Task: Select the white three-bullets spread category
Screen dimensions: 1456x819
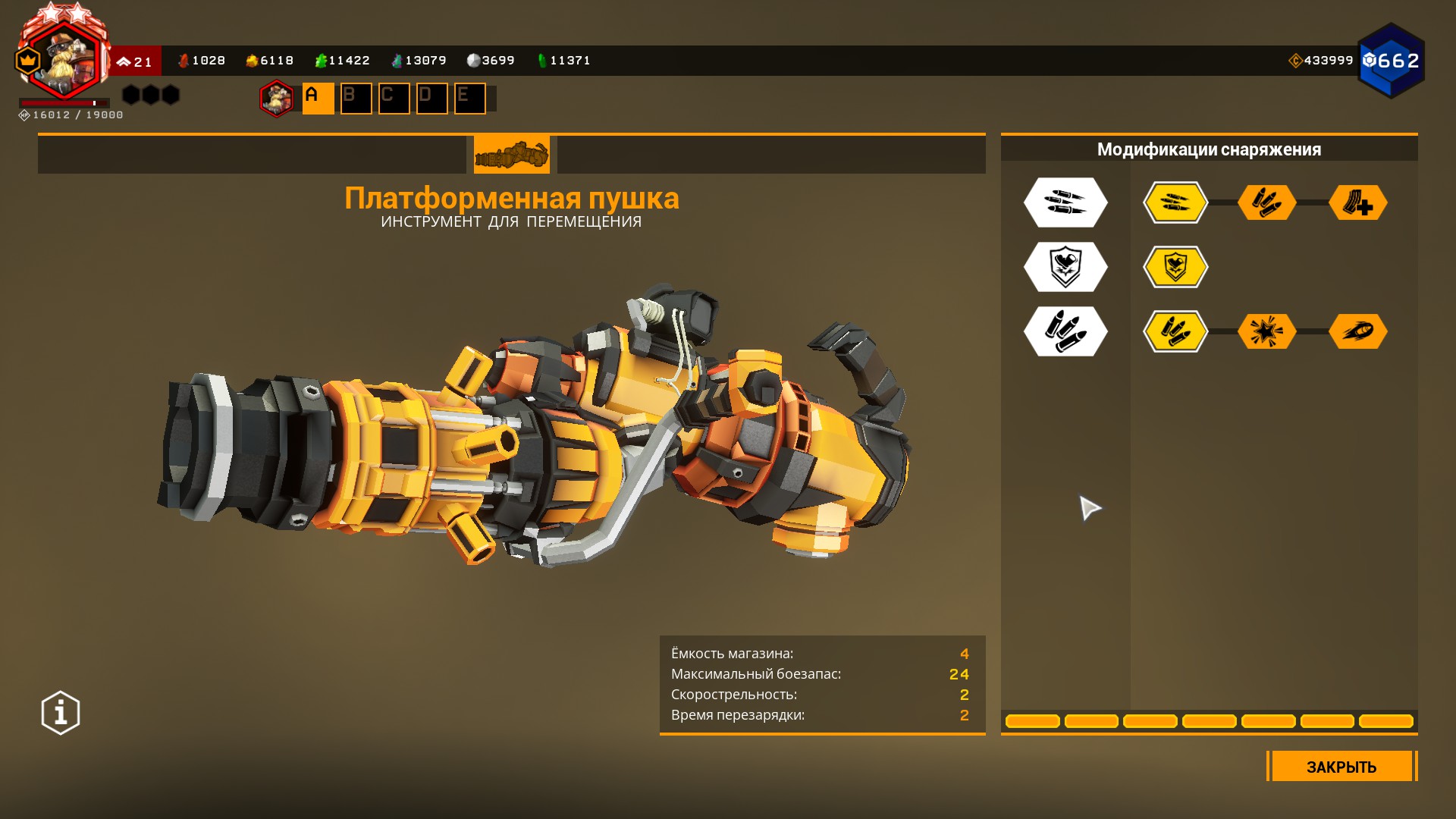Action: point(1065,202)
